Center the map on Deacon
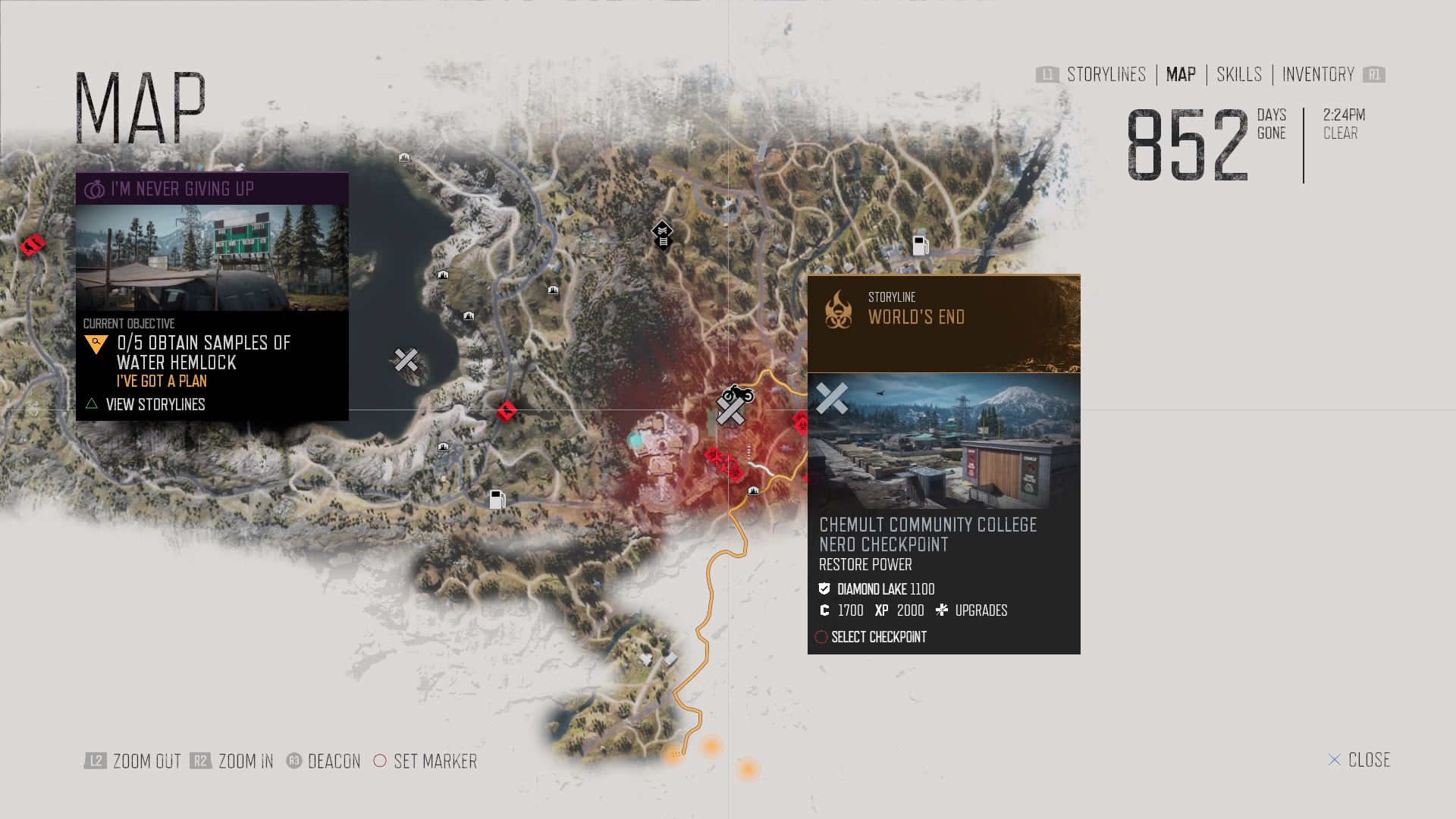This screenshot has width=1456, height=819. tap(334, 761)
